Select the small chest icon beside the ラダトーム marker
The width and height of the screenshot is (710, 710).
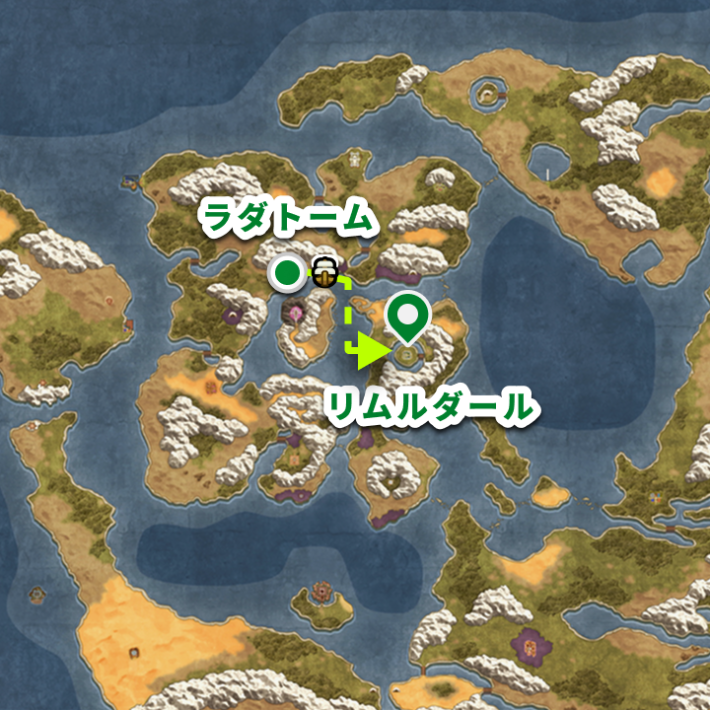tap(324, 270)
